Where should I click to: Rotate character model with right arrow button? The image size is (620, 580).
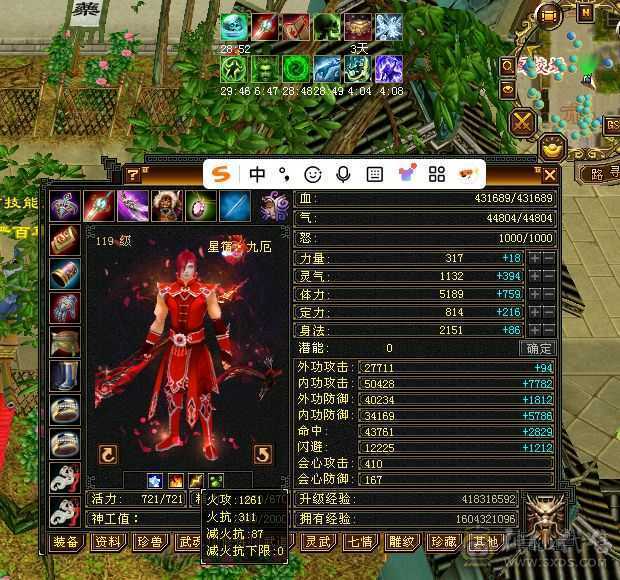click(x=263, y=455)
